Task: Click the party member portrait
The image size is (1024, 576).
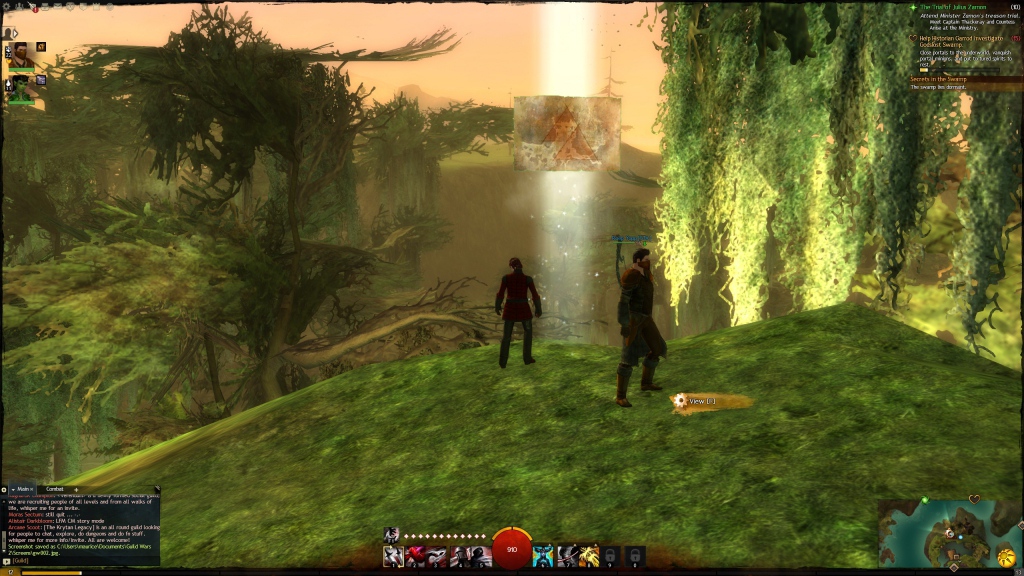Action: click(x=20, y=84)
